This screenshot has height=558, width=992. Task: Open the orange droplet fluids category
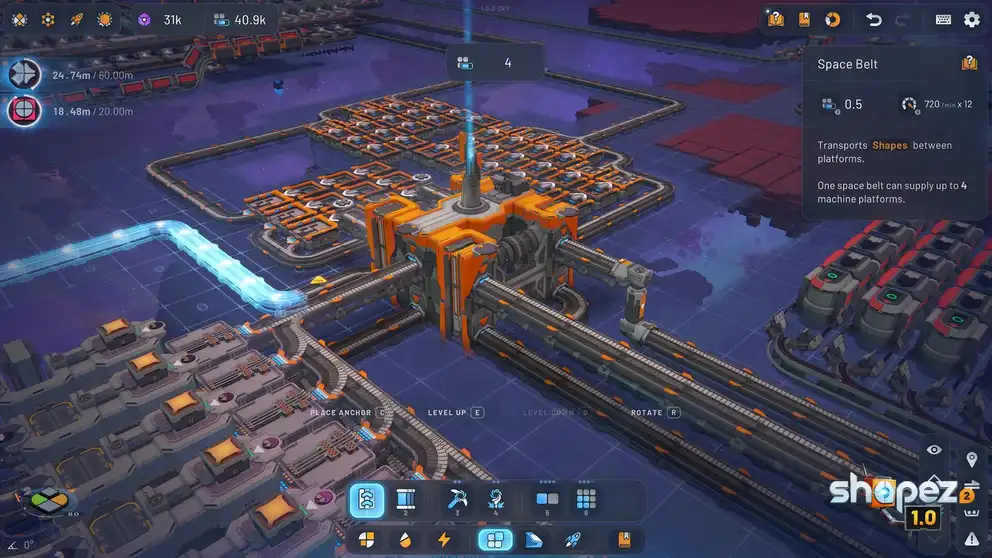coord(405,540)
